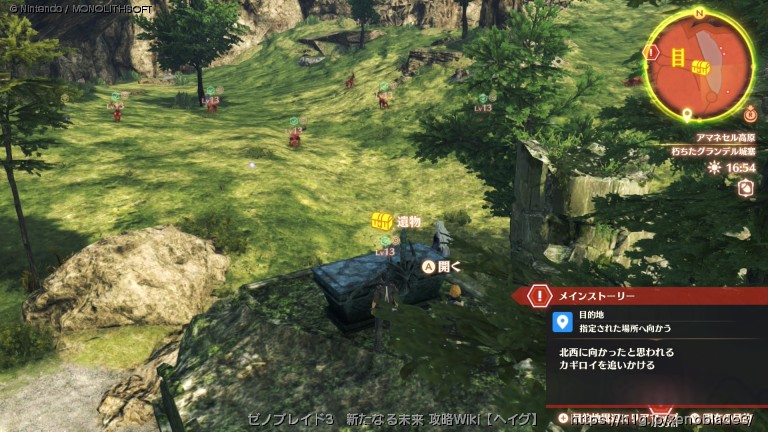
Task: Click the 遺物 relic chest label
Action: click(x=396, y=221)
